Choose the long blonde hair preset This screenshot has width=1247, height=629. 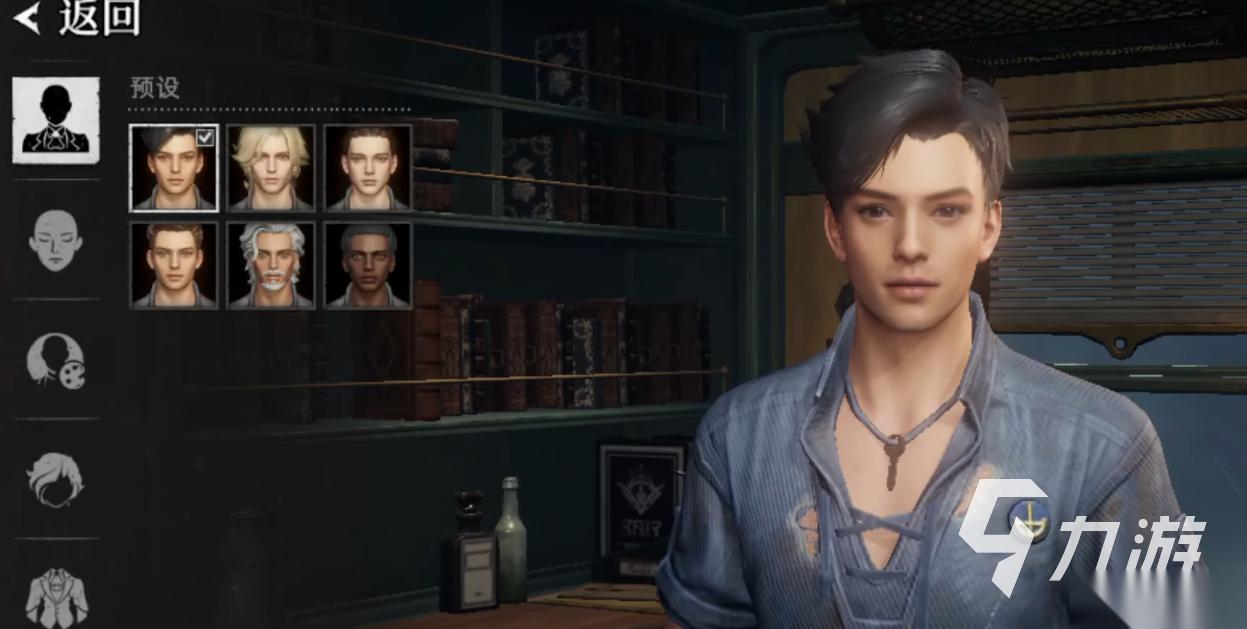pyautogui.click(x=271, y=167)
